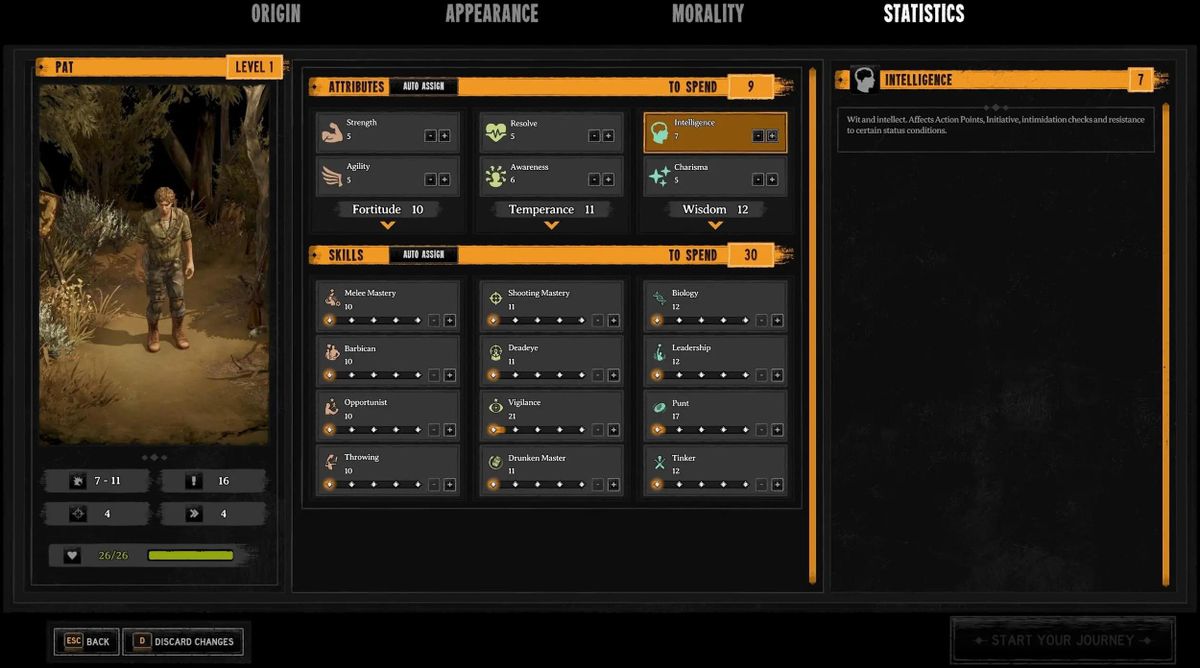Switch to the Origin tab
Screen dimensions: 1200x668
click(275, 14)
